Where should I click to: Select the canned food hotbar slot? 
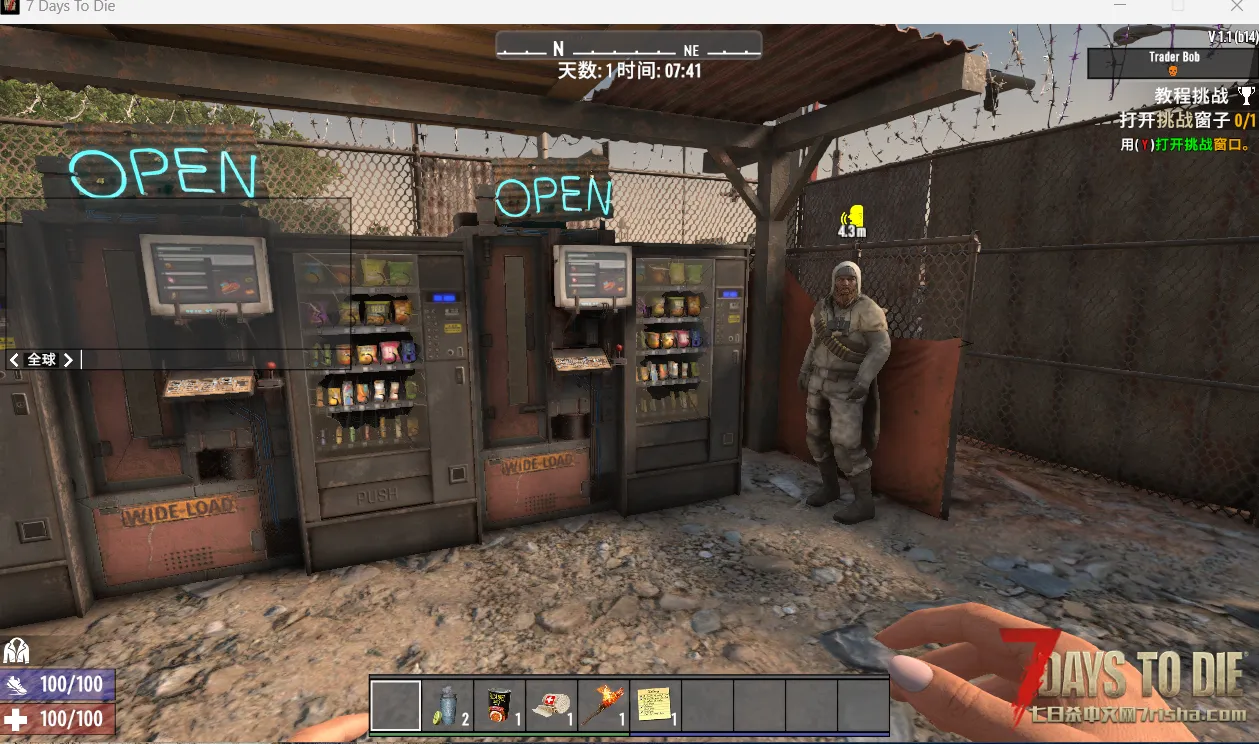point(499,706)
